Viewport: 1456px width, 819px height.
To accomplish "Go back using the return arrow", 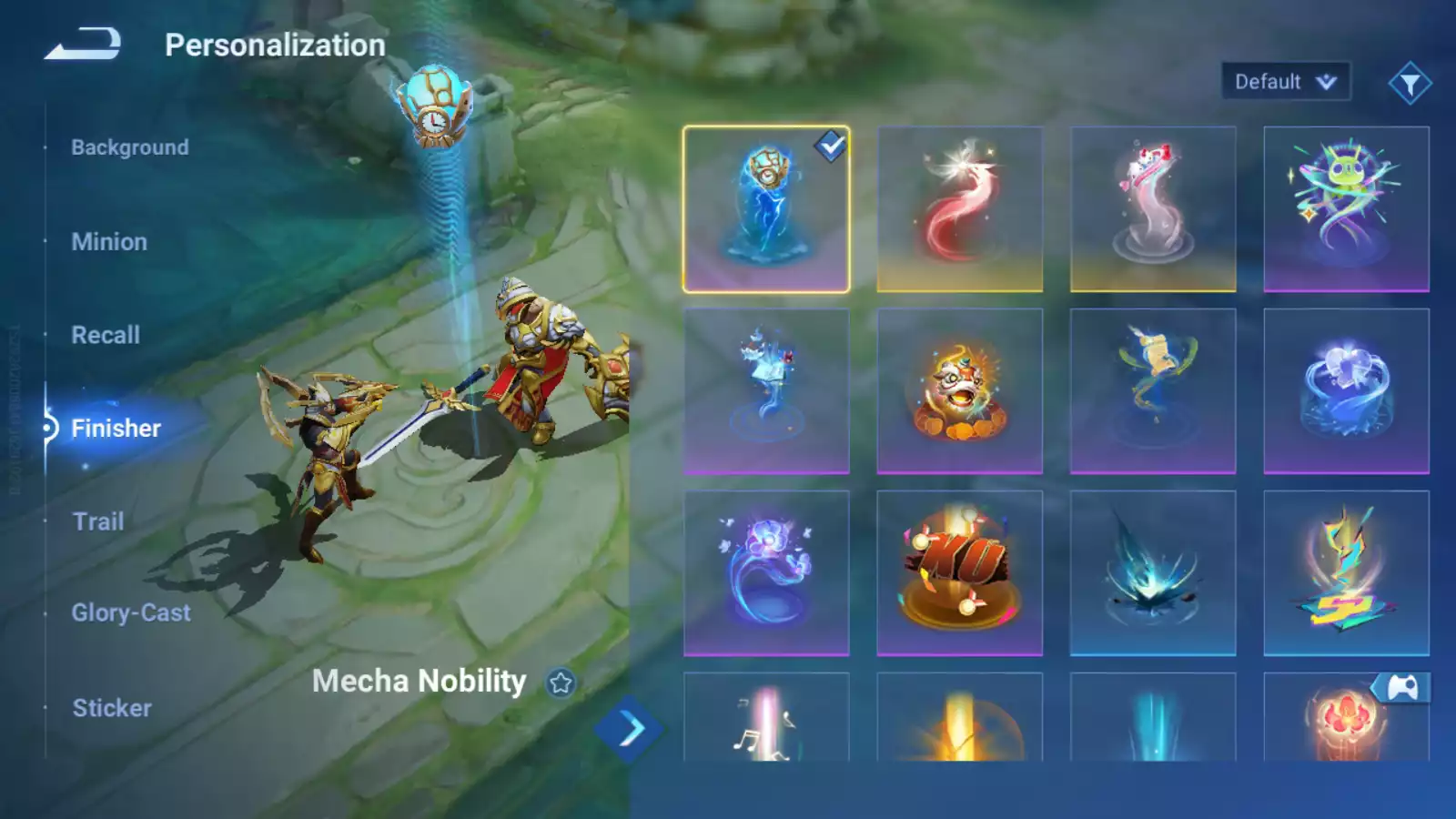I will (83, 44).
